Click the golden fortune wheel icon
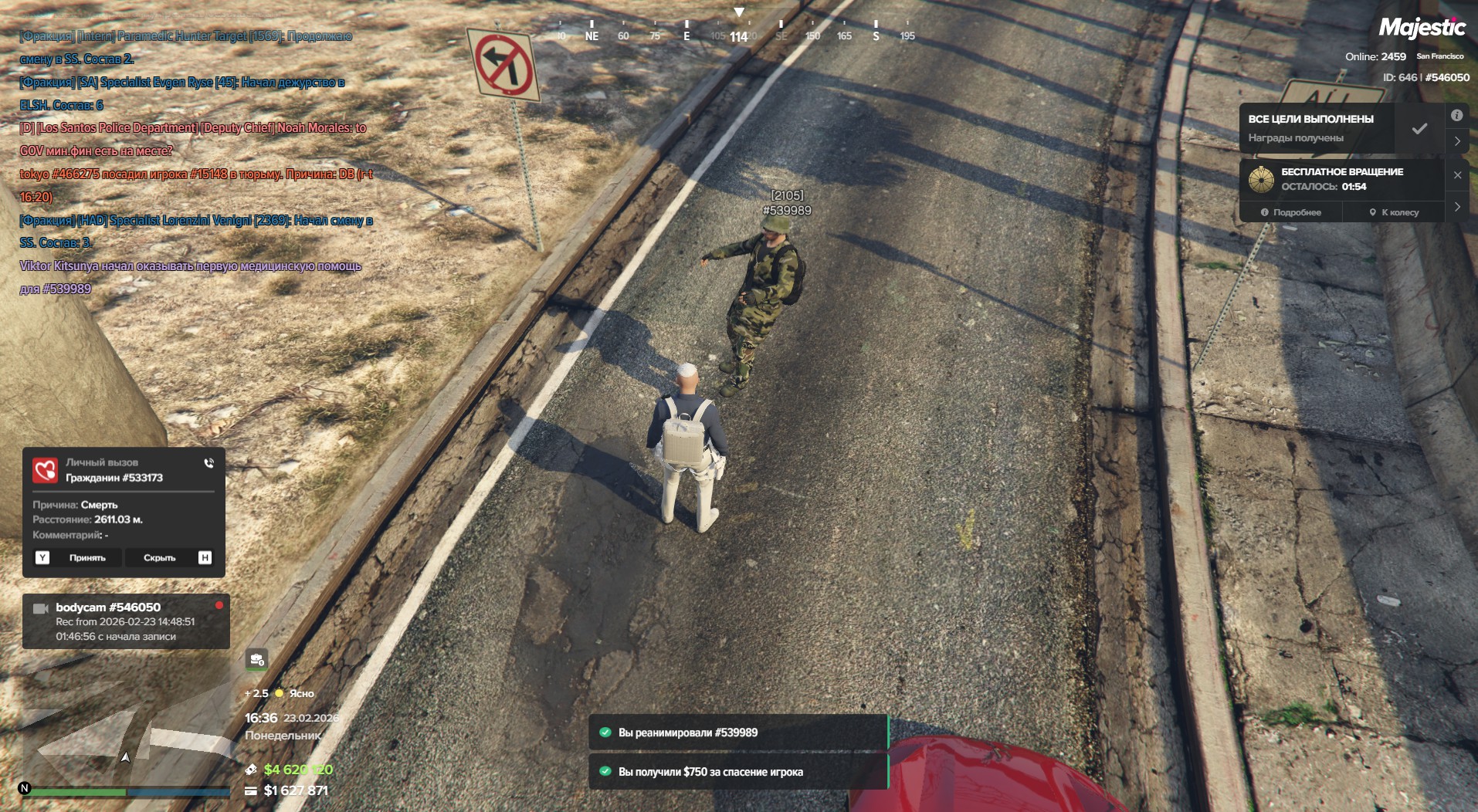 pyautogui.click(x=1261, y=179)
